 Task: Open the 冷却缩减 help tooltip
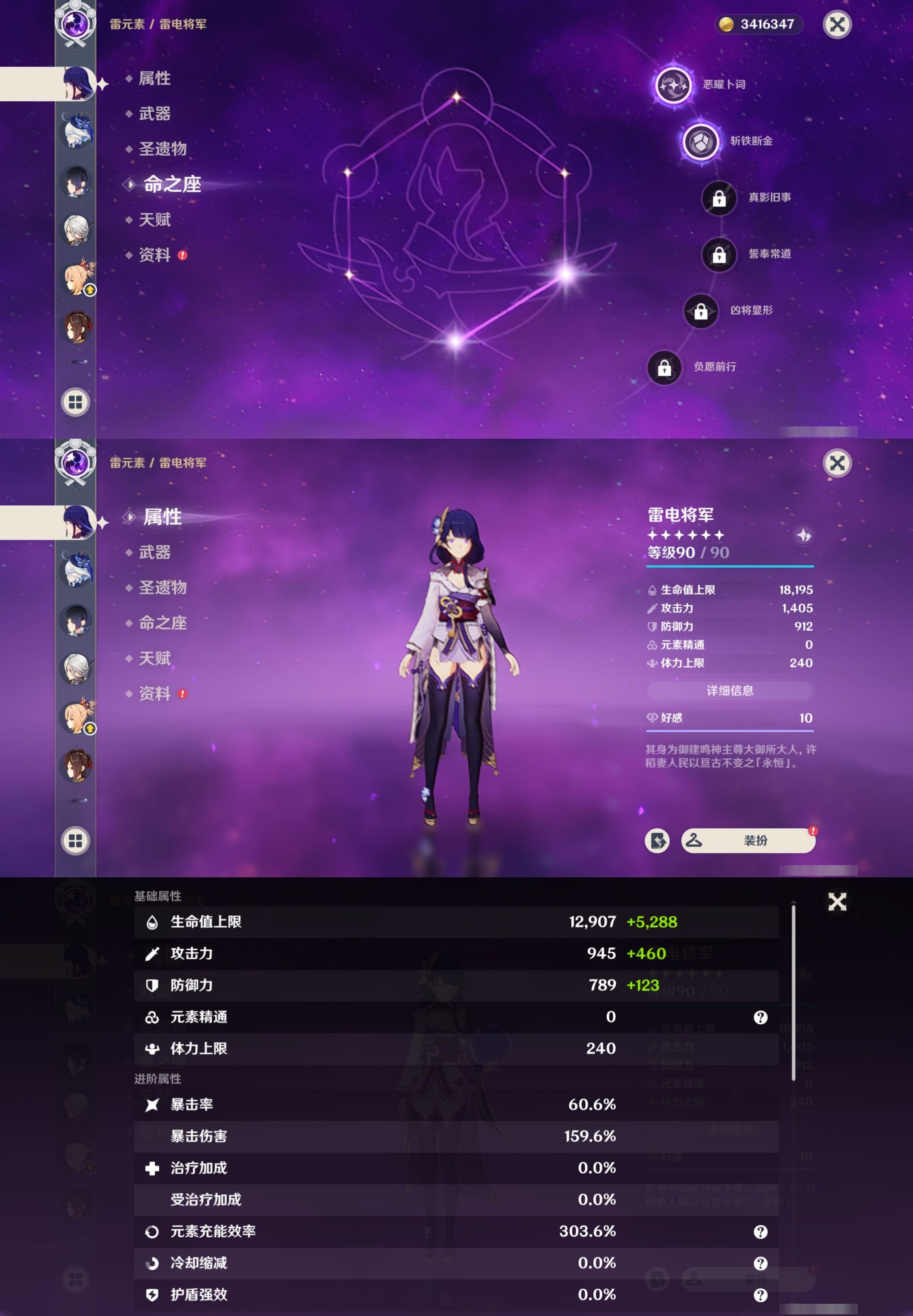point(760,1263)
